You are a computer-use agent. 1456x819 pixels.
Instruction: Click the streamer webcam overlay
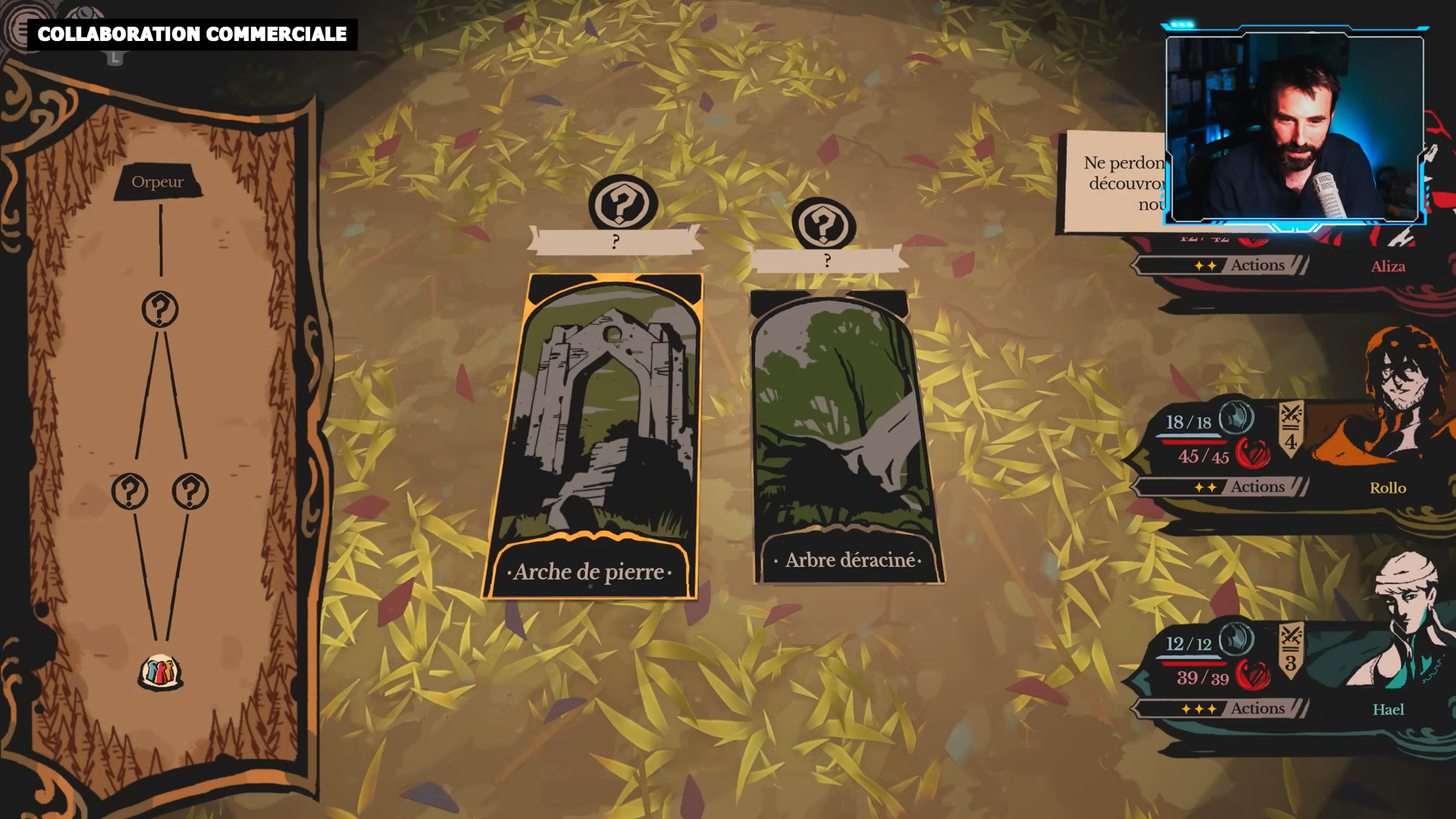click(1294, 128)
